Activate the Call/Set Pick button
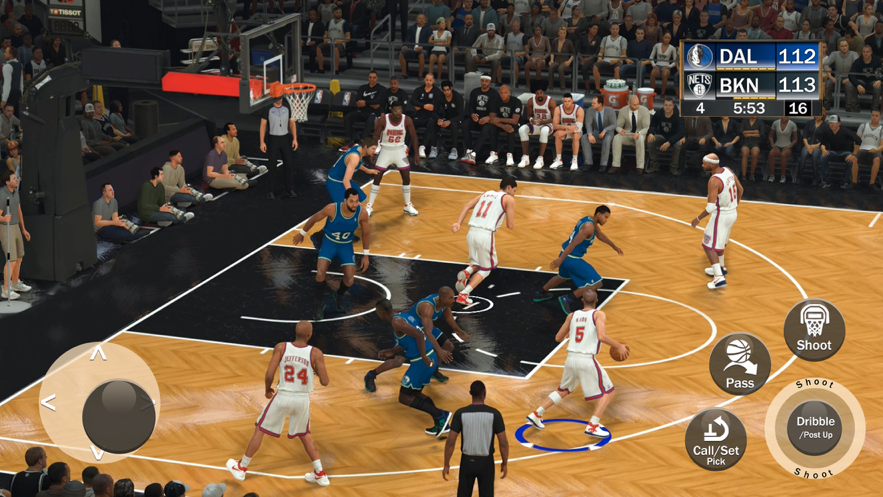The height and width of the screenshot is (497, 883). (716, 440)
